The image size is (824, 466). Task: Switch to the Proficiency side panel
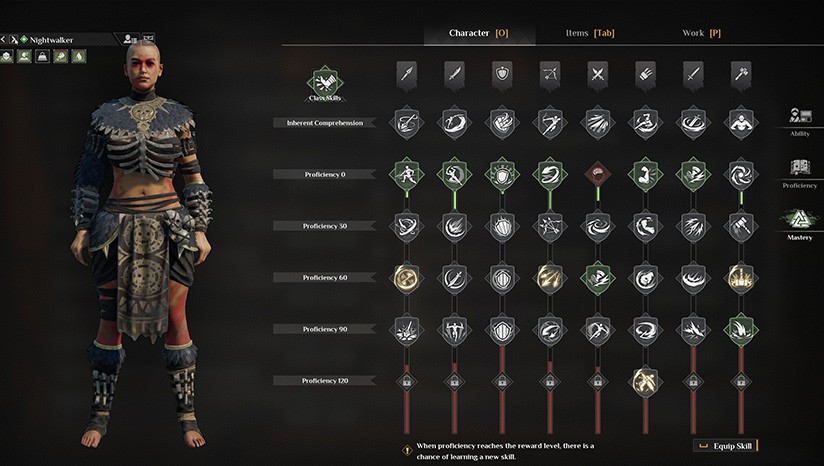799,173
